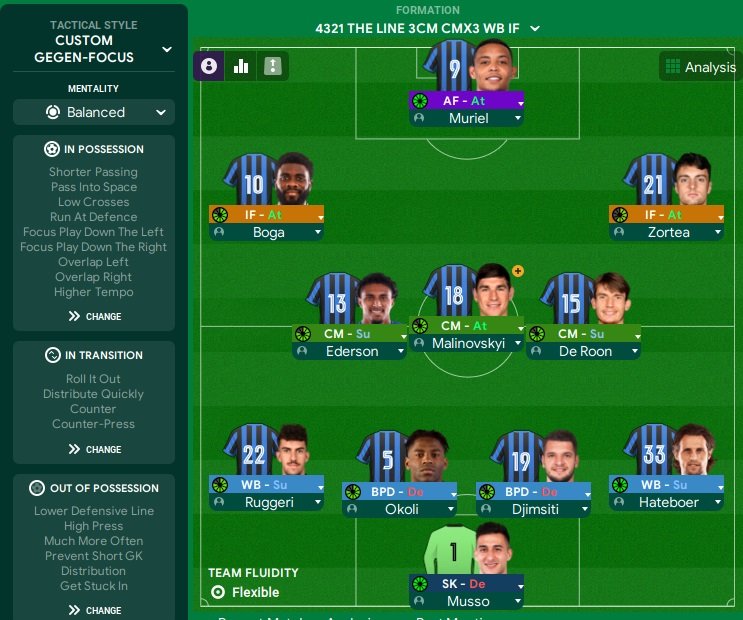The image size is (743, 620).
Task: Open De Roon's CM support role dropdown
Action: pos(584,334)
